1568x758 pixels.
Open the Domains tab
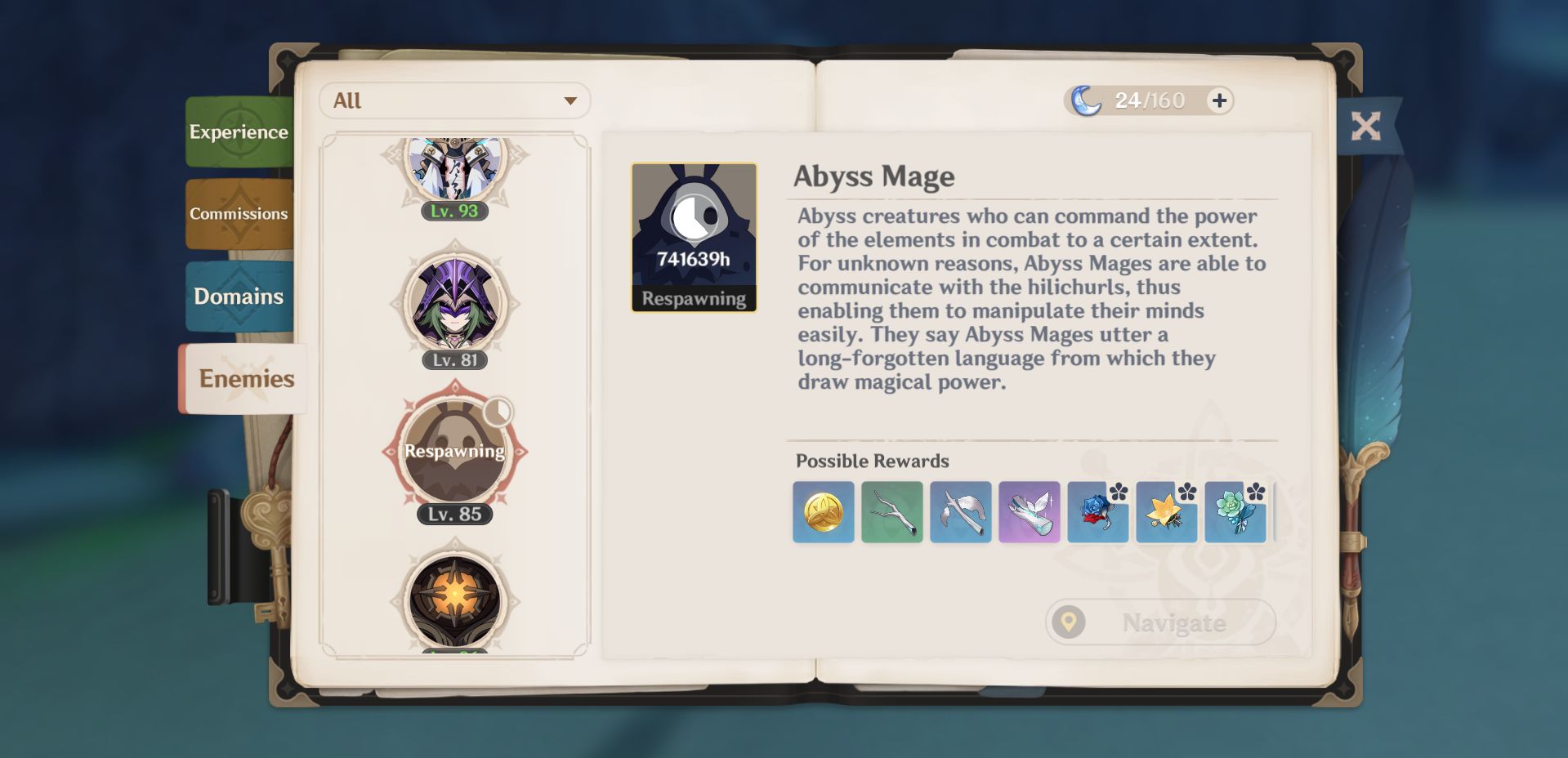tap(239, 297)
